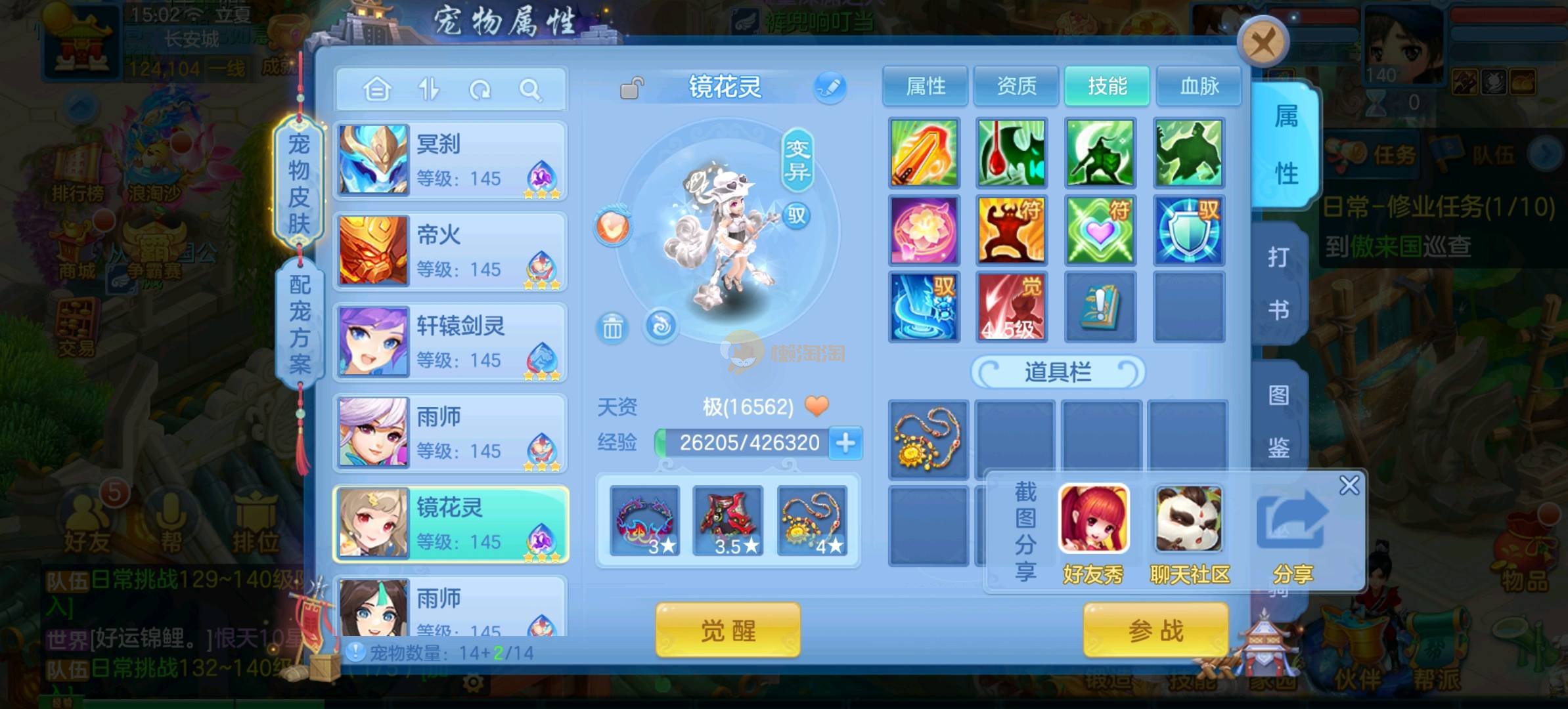Open the 资质 tab
The height and width of the screenshot is (709, 1568).
[1016, 86]
